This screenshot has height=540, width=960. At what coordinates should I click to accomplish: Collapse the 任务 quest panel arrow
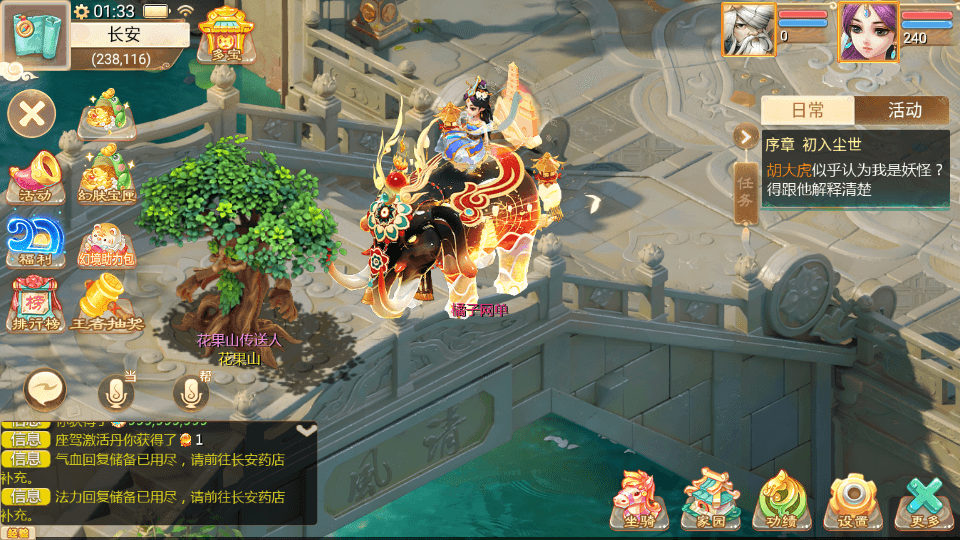(746, 137)
